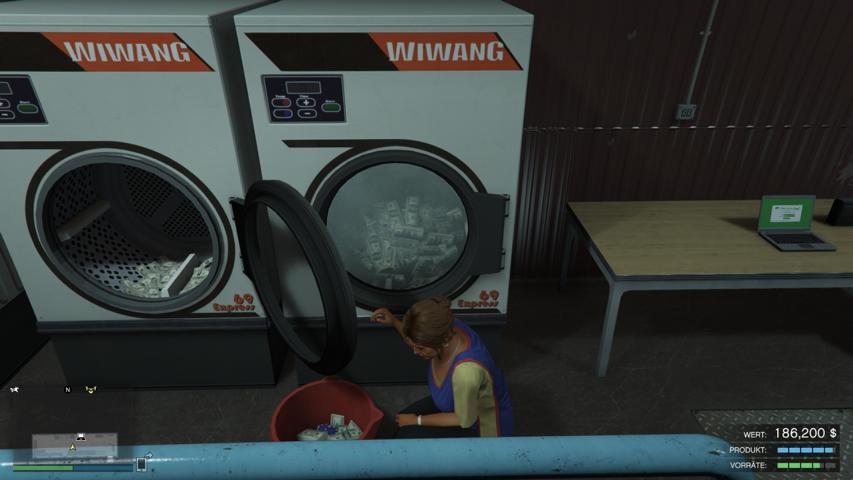The image size is (853, 480).
Task: Click the north compass marker
Action: point(68,389)
